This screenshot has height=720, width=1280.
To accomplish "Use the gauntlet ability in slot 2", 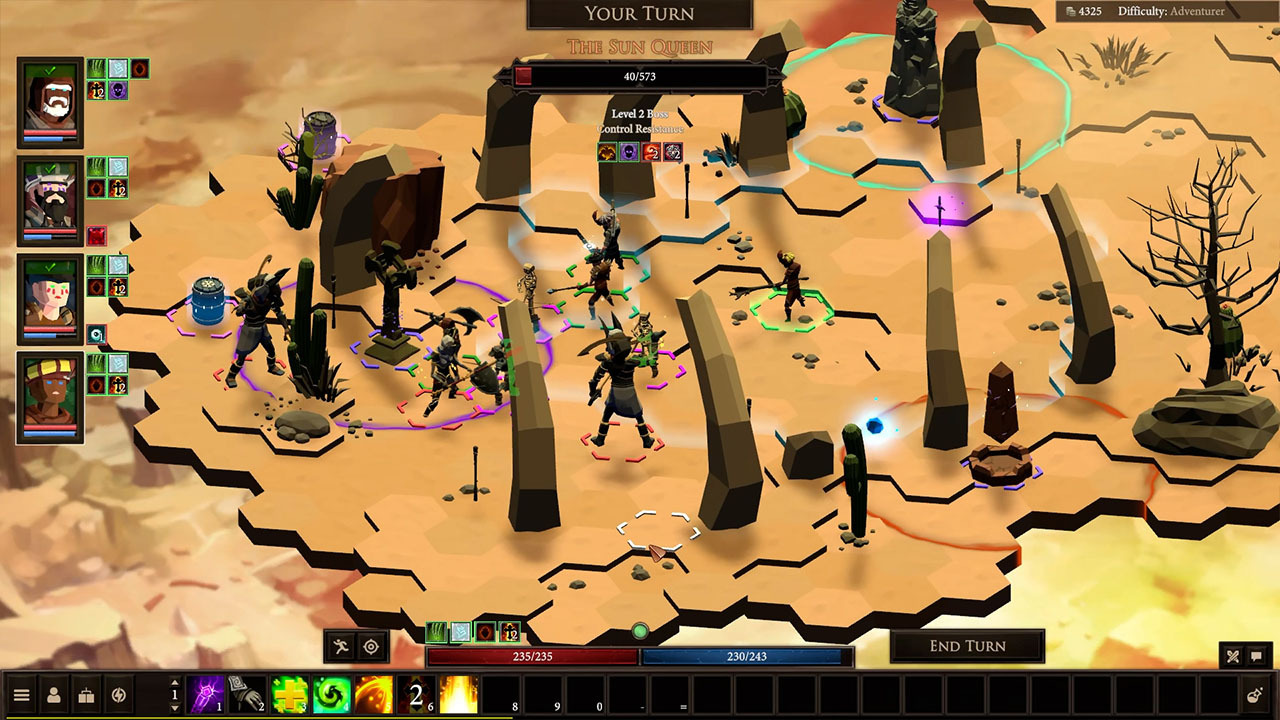I will click(x=248, y=695).
